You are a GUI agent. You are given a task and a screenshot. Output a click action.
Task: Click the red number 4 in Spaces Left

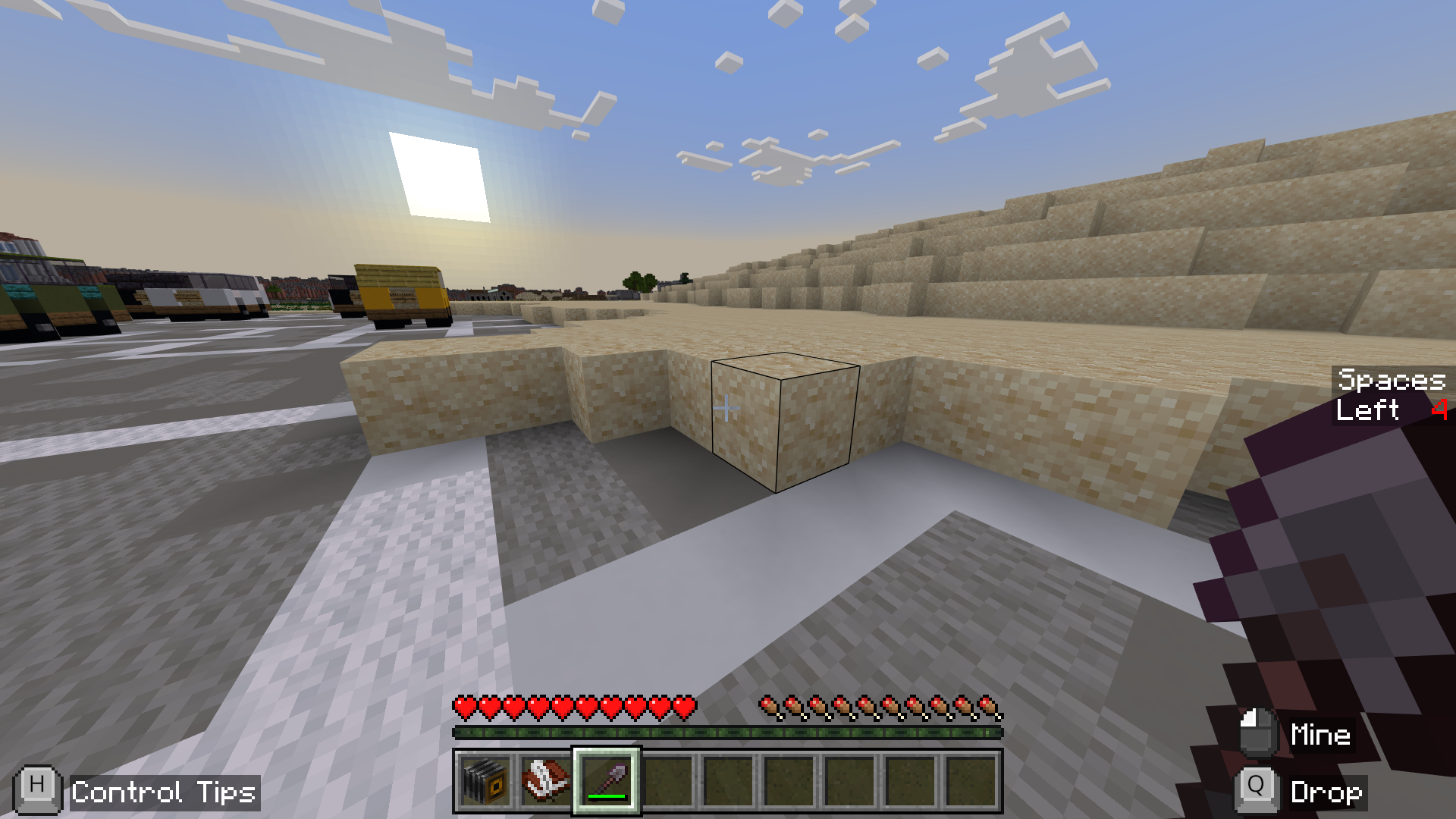(1440, 410)
